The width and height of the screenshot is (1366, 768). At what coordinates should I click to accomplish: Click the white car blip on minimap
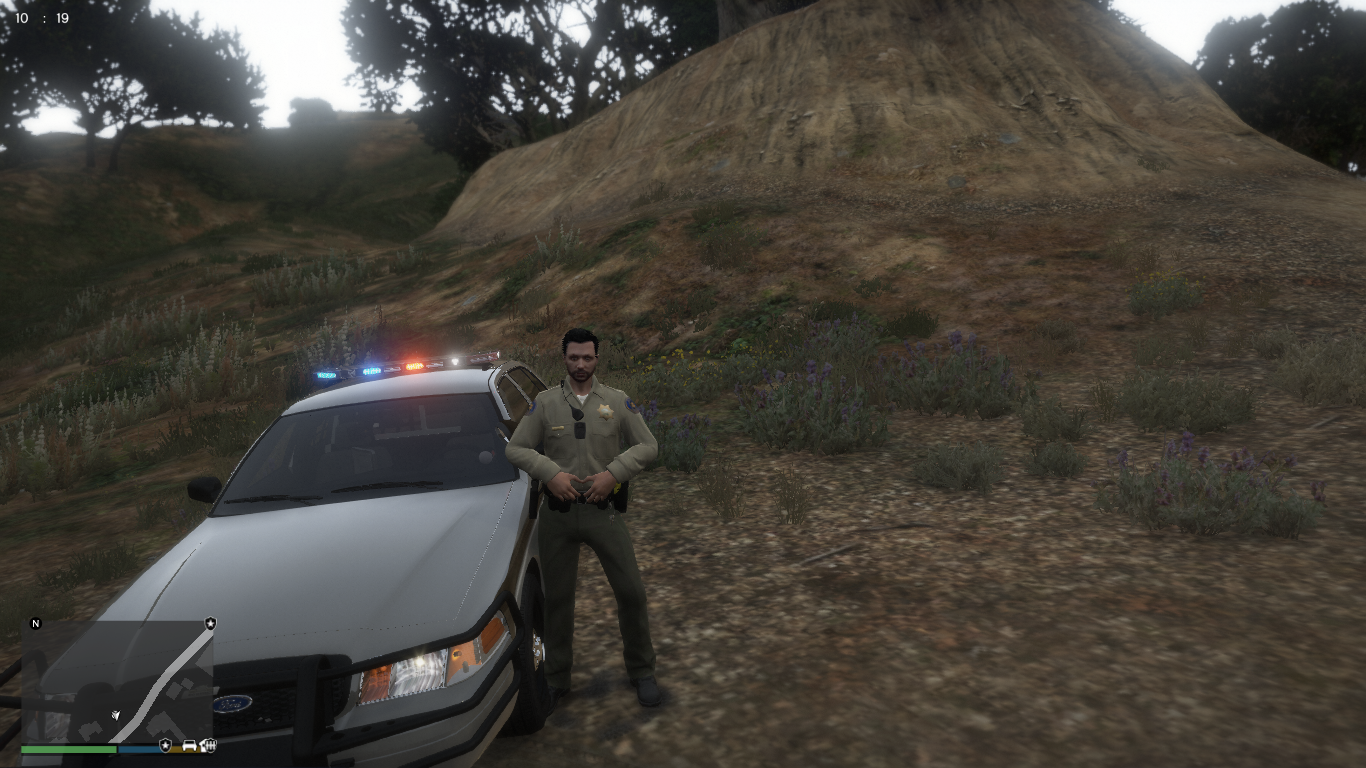[x=189, y=745]
